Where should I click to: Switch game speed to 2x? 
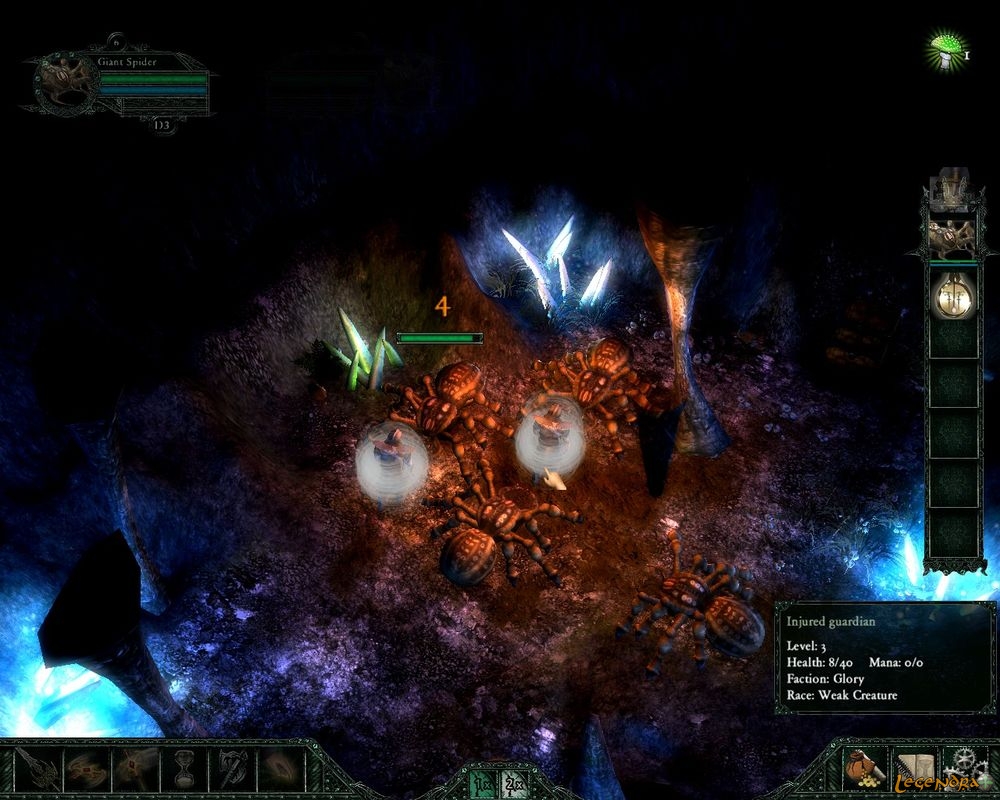coord(514,784)
